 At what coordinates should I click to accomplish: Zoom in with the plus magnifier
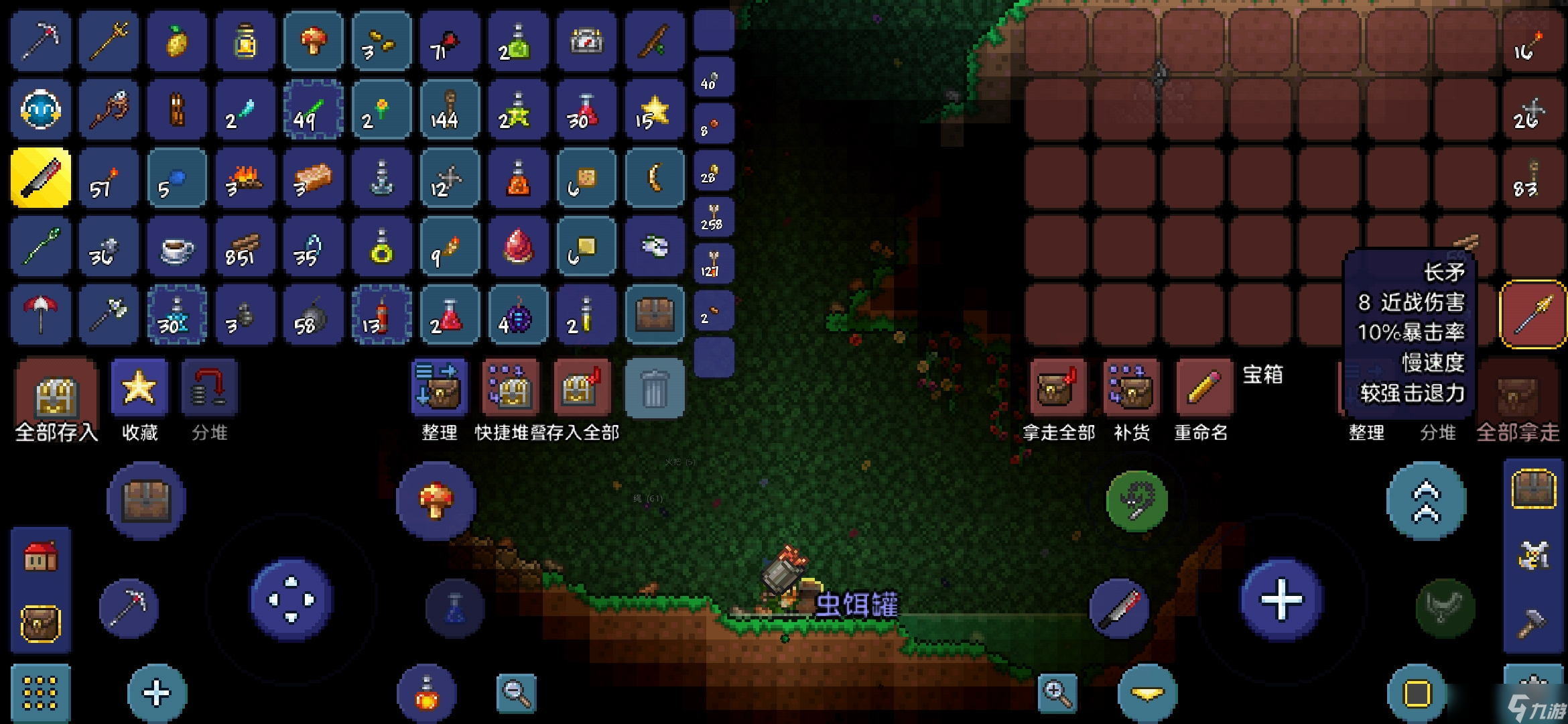pos(1057,692)
